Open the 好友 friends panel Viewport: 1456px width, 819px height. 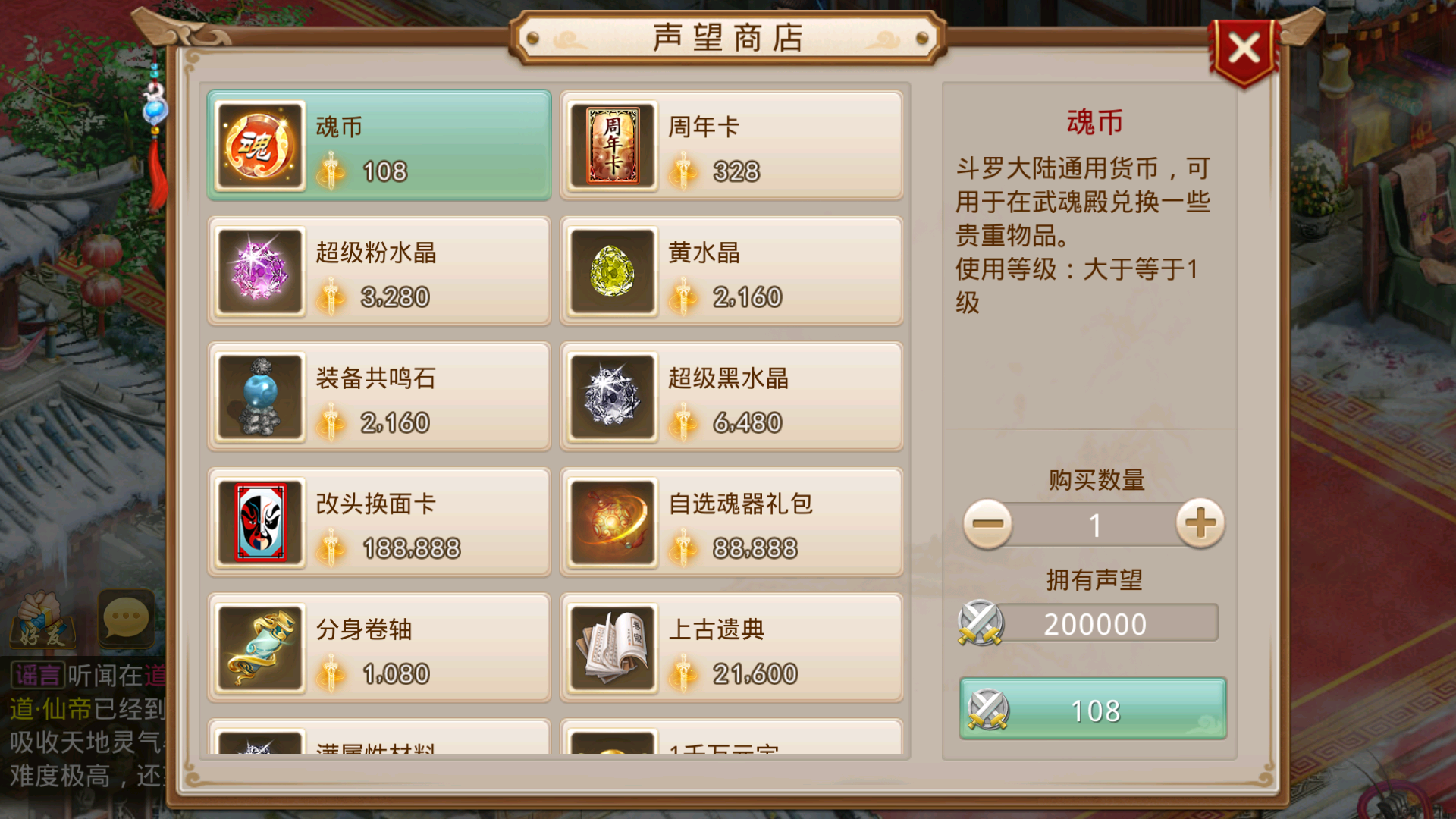[43, 620]
